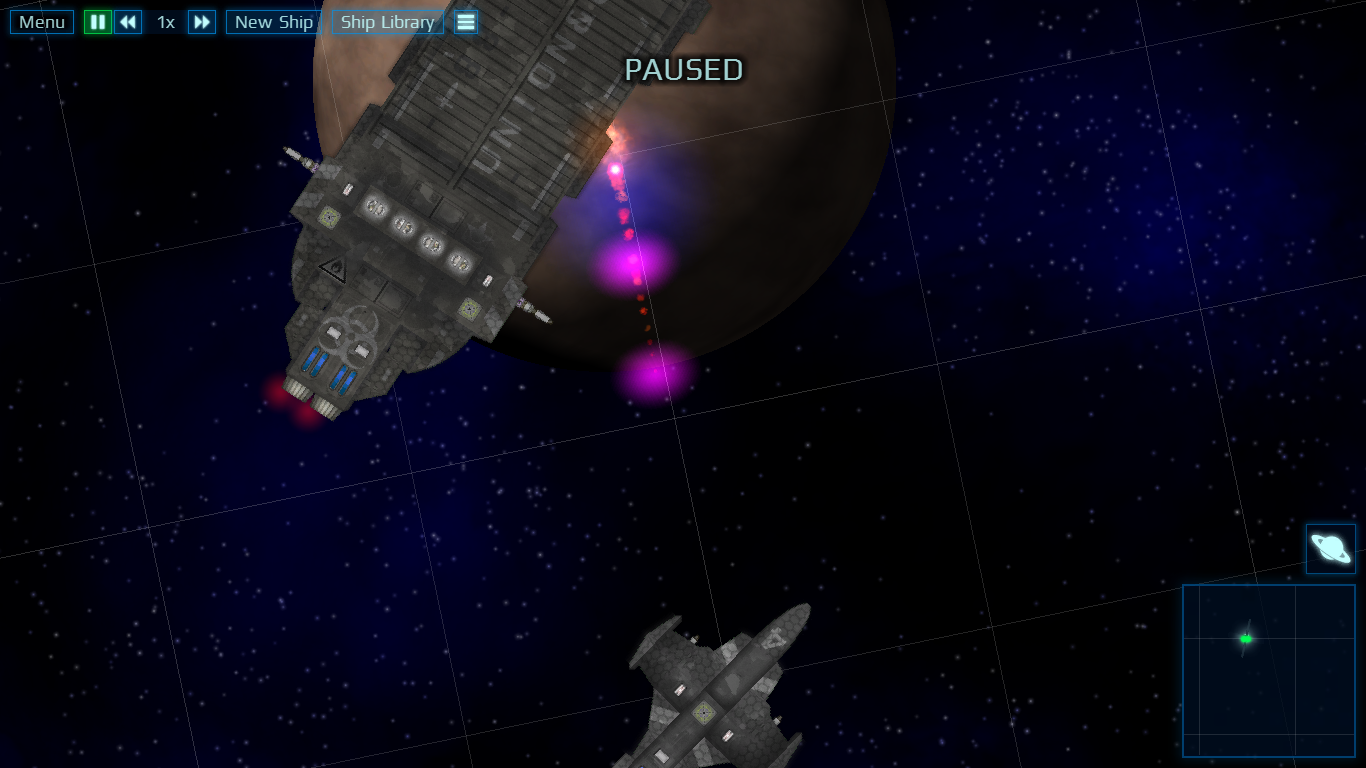
Task: Click on the minimap panel
Action: point(1269,670)
